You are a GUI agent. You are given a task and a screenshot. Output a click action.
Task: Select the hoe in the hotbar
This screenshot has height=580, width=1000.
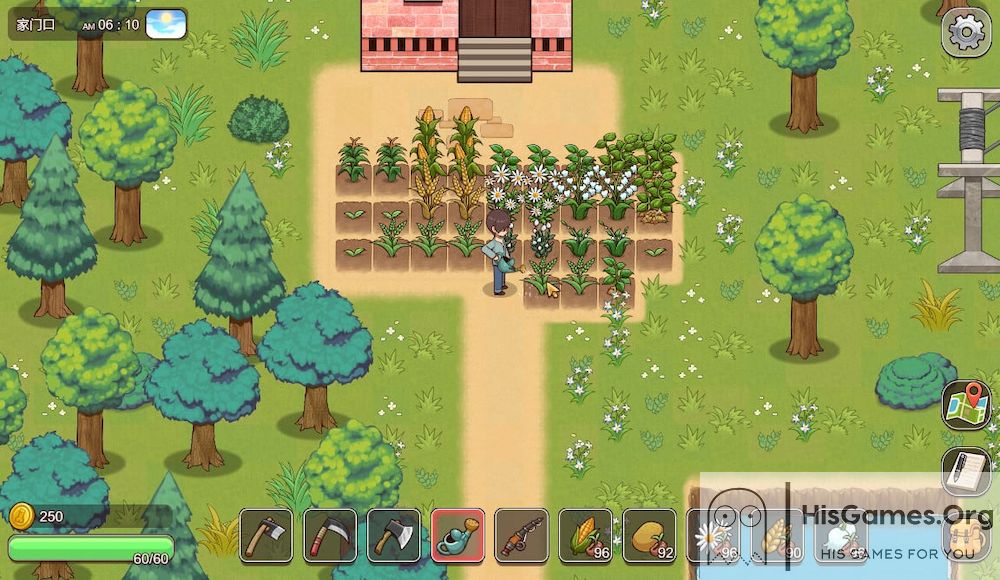(x=266, y=535)
